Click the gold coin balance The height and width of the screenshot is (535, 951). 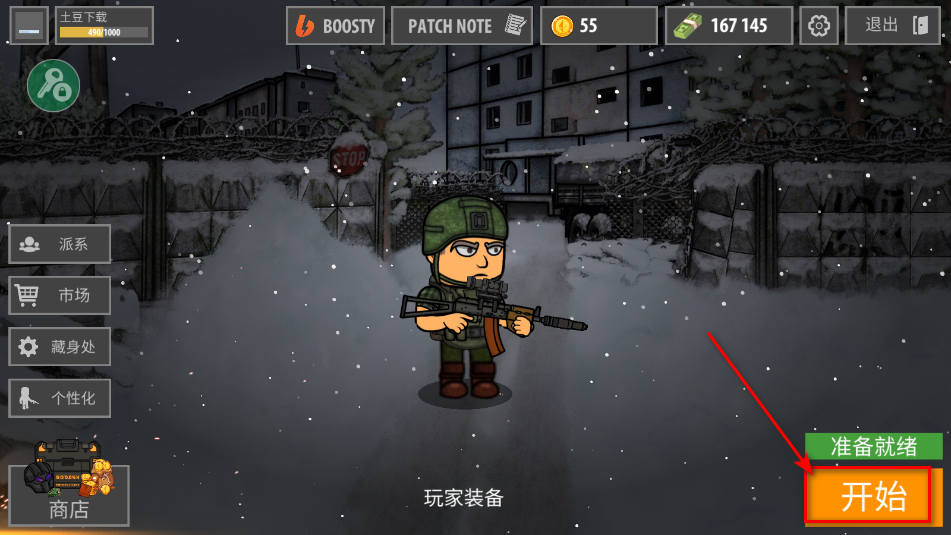tap(598, 26)
